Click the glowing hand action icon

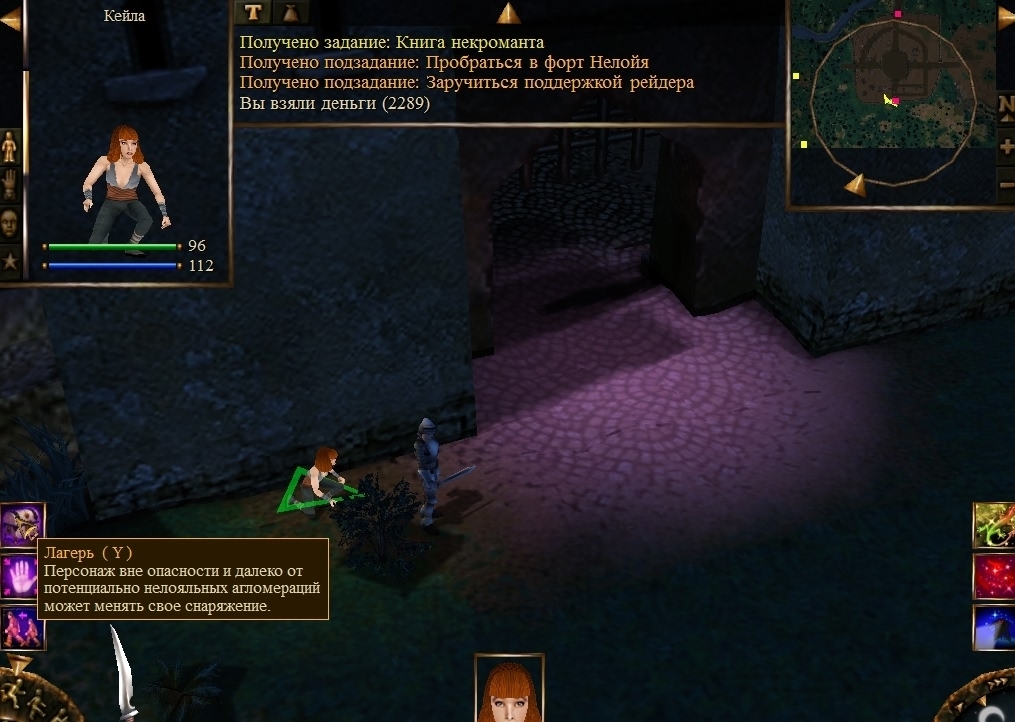point(21,577)
